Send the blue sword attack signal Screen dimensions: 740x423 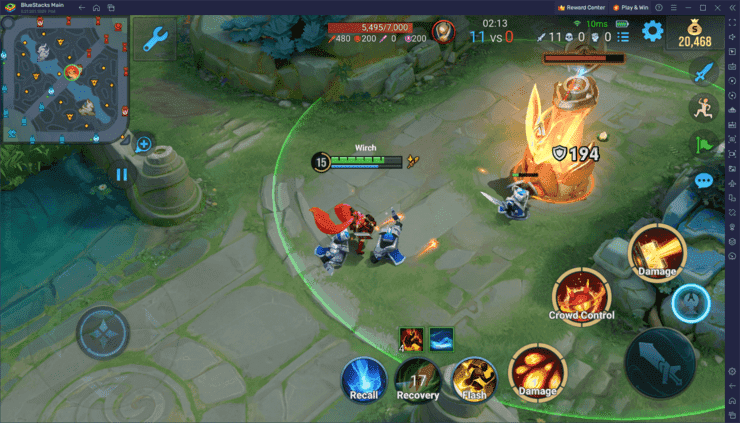click(x=704, y=71)
